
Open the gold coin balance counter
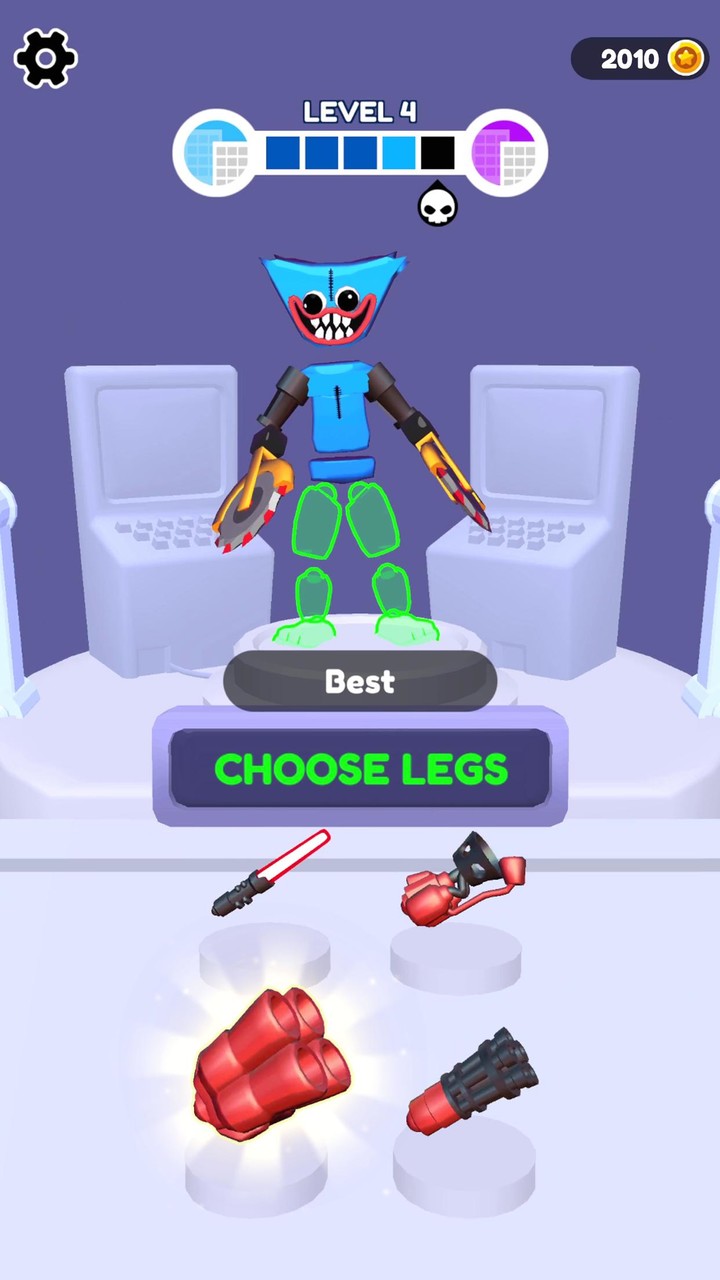(638, 59)
